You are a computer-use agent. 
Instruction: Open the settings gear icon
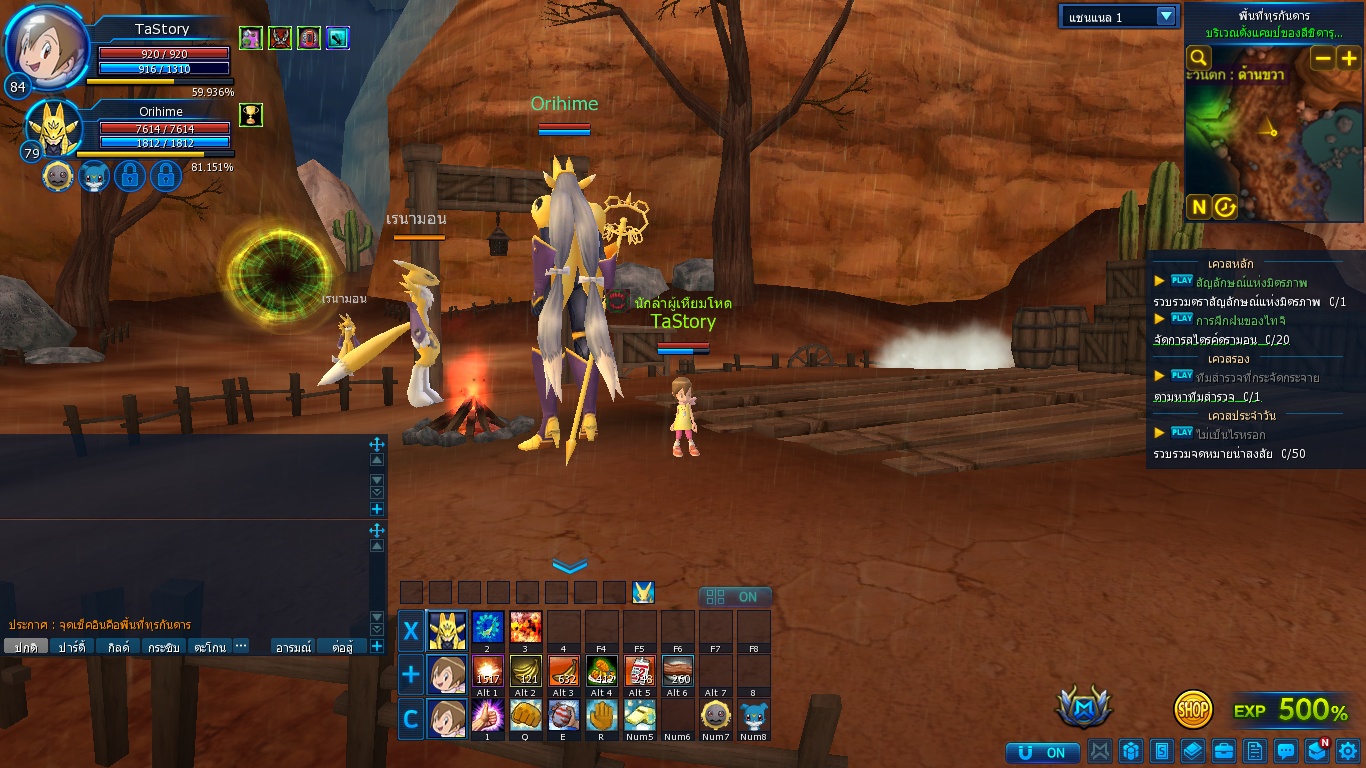pyautogui.click(x=1347, y=751)
